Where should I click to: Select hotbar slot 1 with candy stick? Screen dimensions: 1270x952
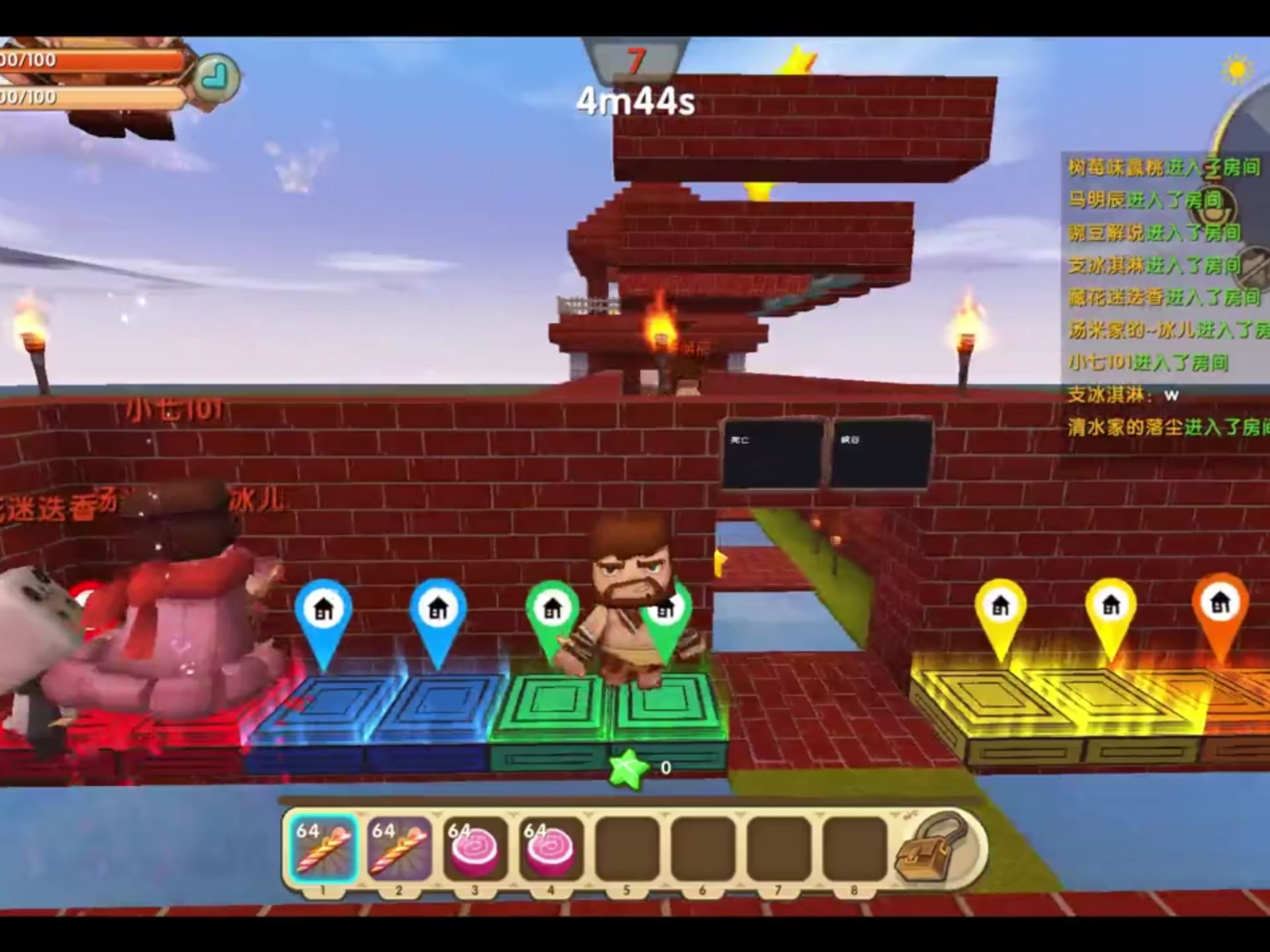pyautogui.click(x=323, y=850)
